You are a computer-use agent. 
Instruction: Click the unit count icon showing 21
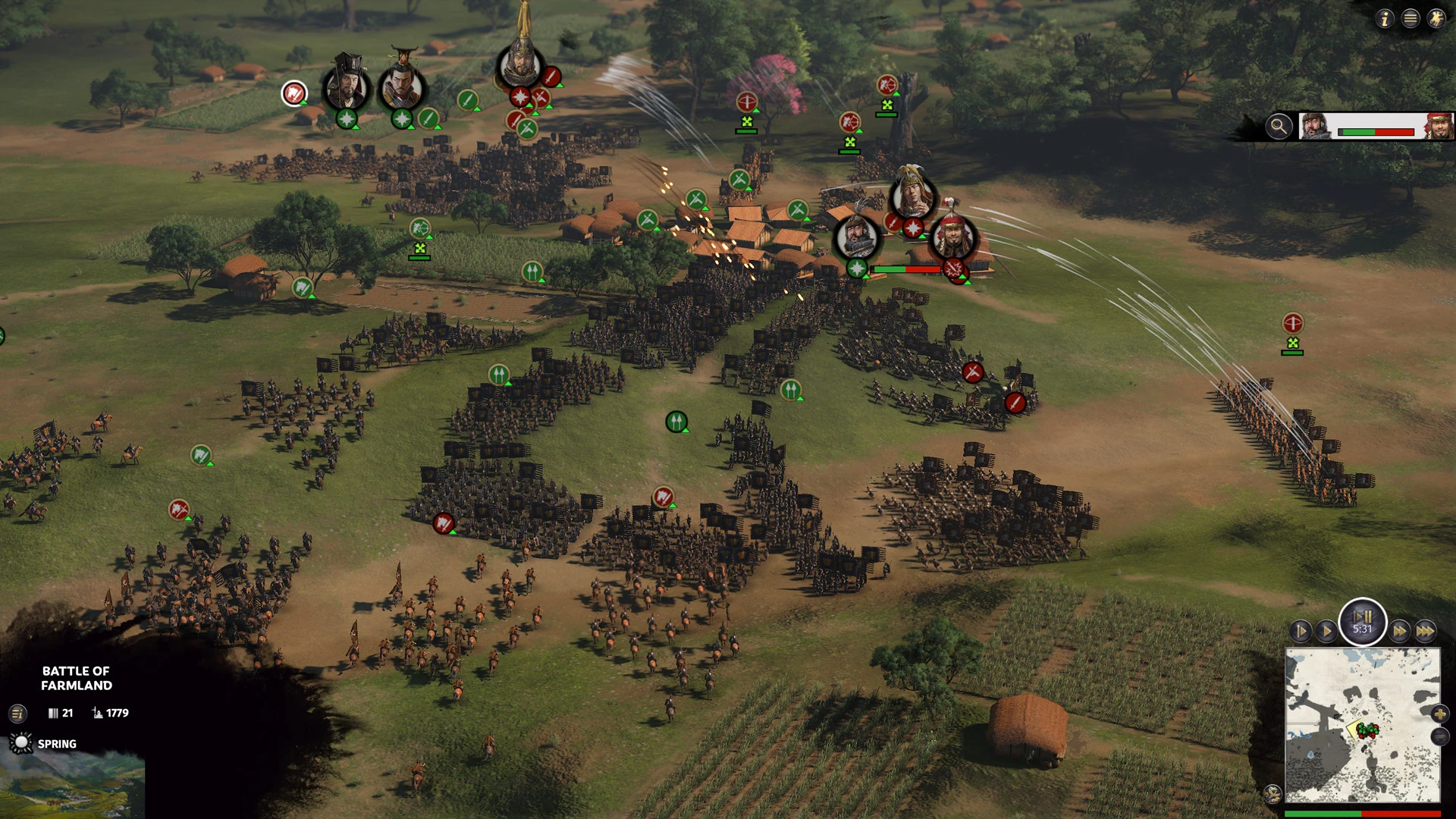53,713
